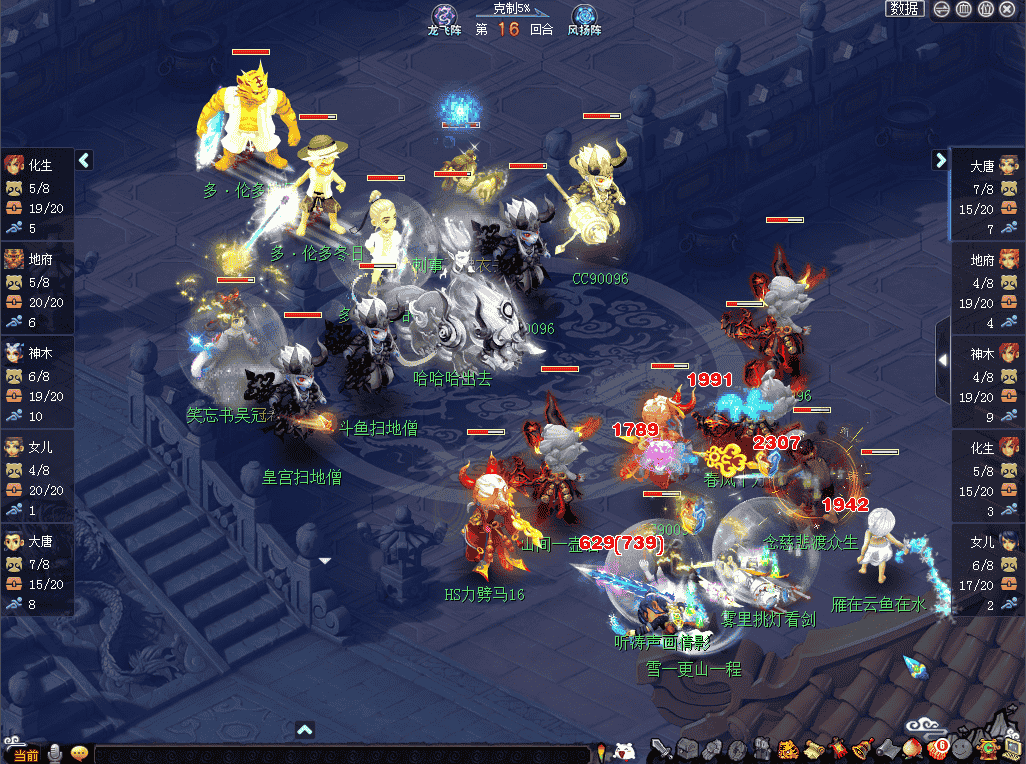Open the peach icon in toolbar
The width and height of the screenshot is (1026, 764).
point(911,748)
